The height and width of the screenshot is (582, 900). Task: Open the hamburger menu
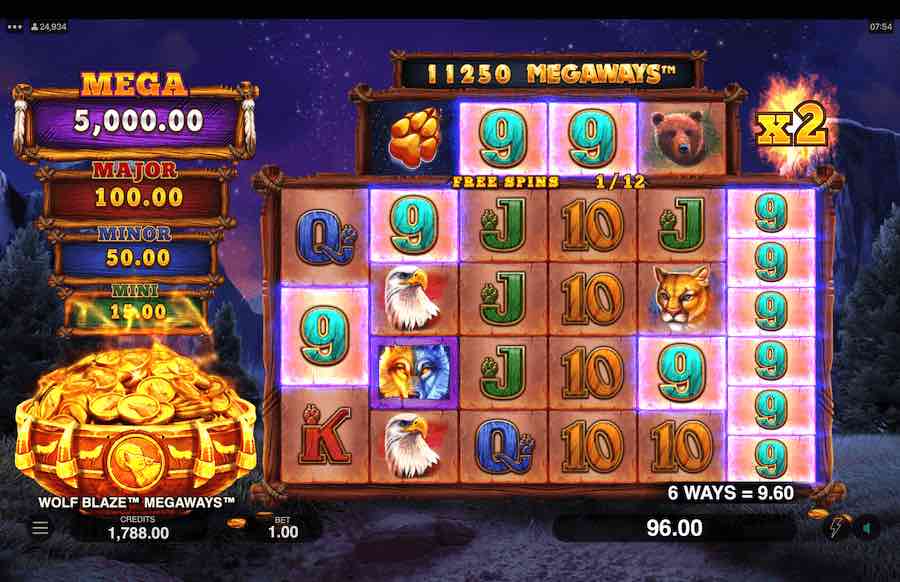[x=40, y=527]
